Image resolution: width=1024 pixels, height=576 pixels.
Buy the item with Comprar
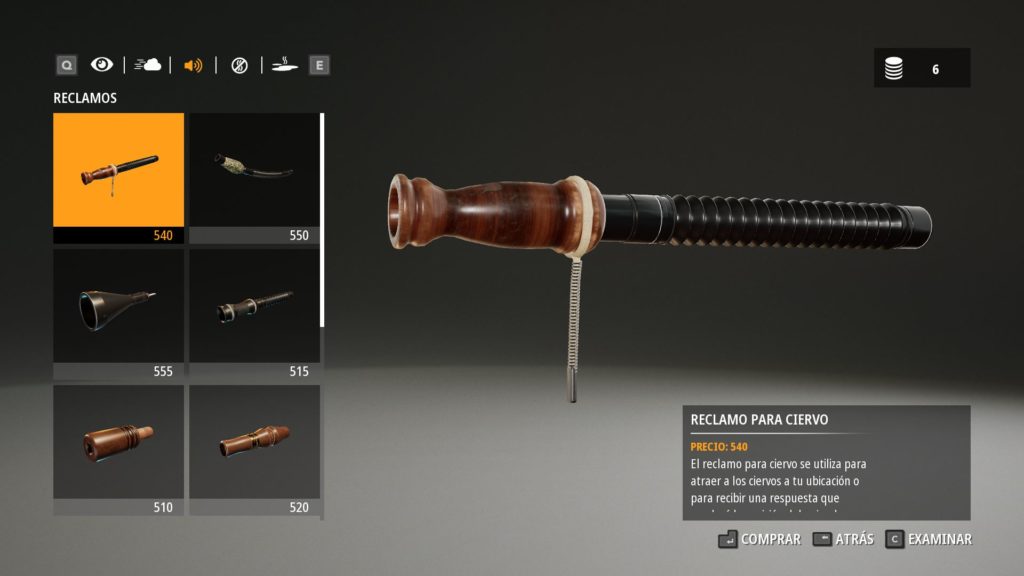(x=759, y=539)
